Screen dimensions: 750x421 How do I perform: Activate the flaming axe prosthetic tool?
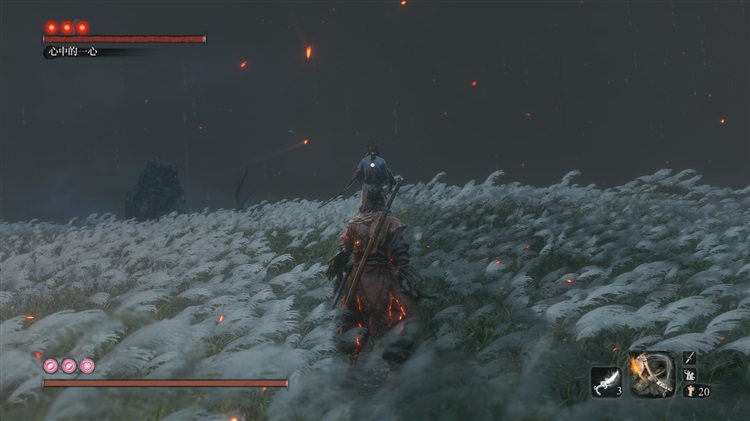[652, 375]
